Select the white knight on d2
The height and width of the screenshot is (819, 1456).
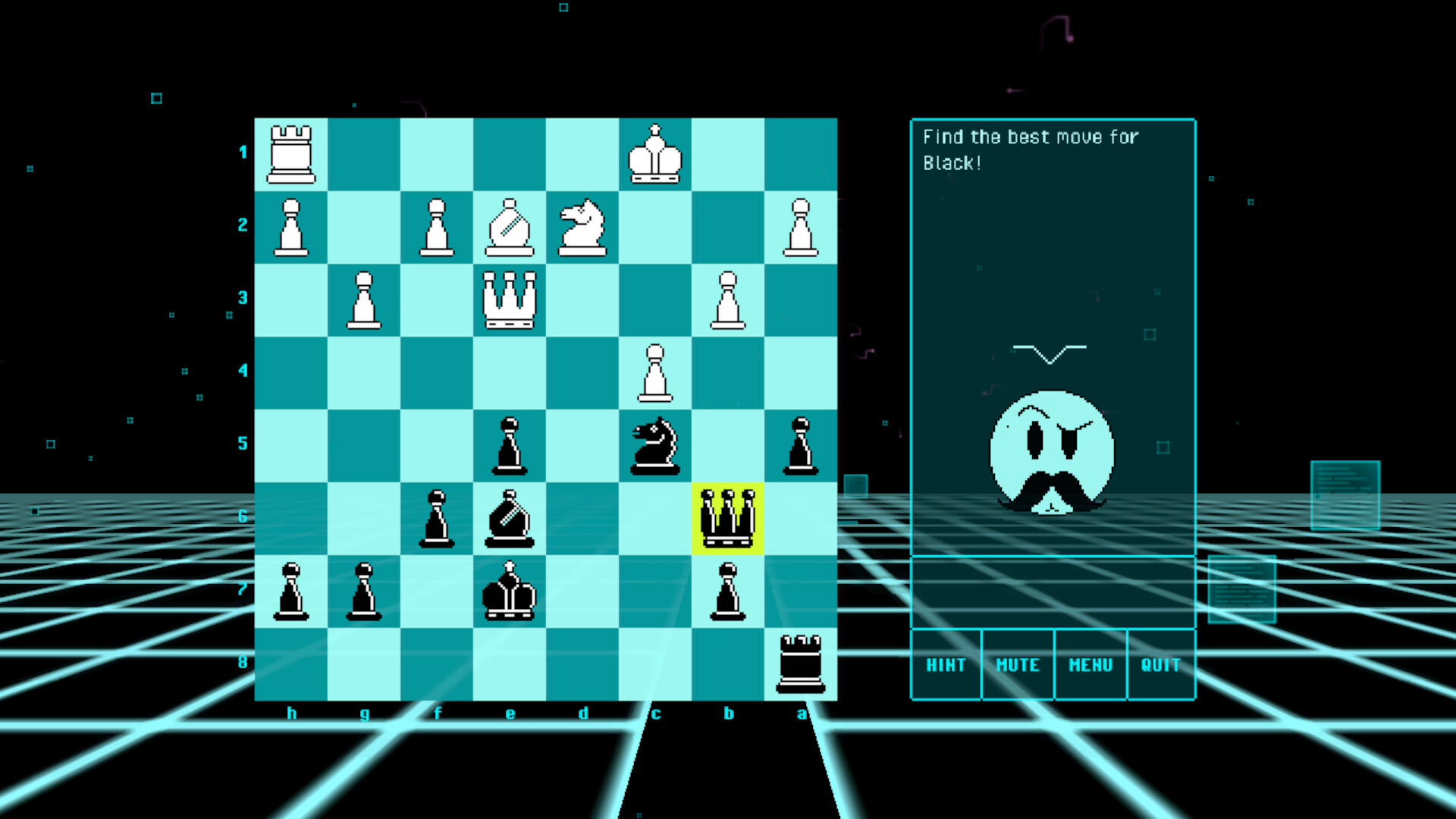tap(582, 225)
